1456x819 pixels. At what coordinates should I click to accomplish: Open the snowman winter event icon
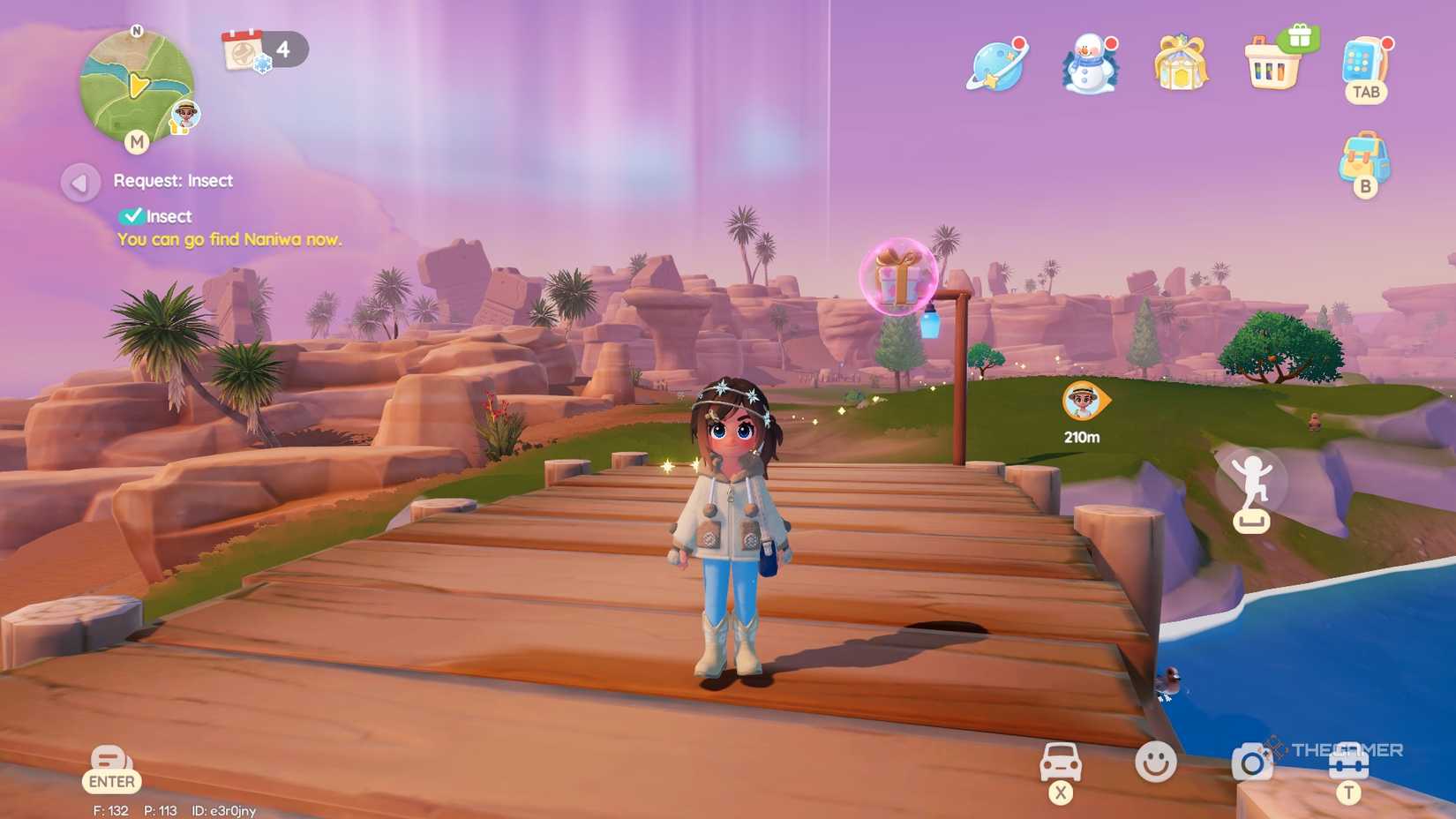pyautogui.click(x=1090, y=64)
